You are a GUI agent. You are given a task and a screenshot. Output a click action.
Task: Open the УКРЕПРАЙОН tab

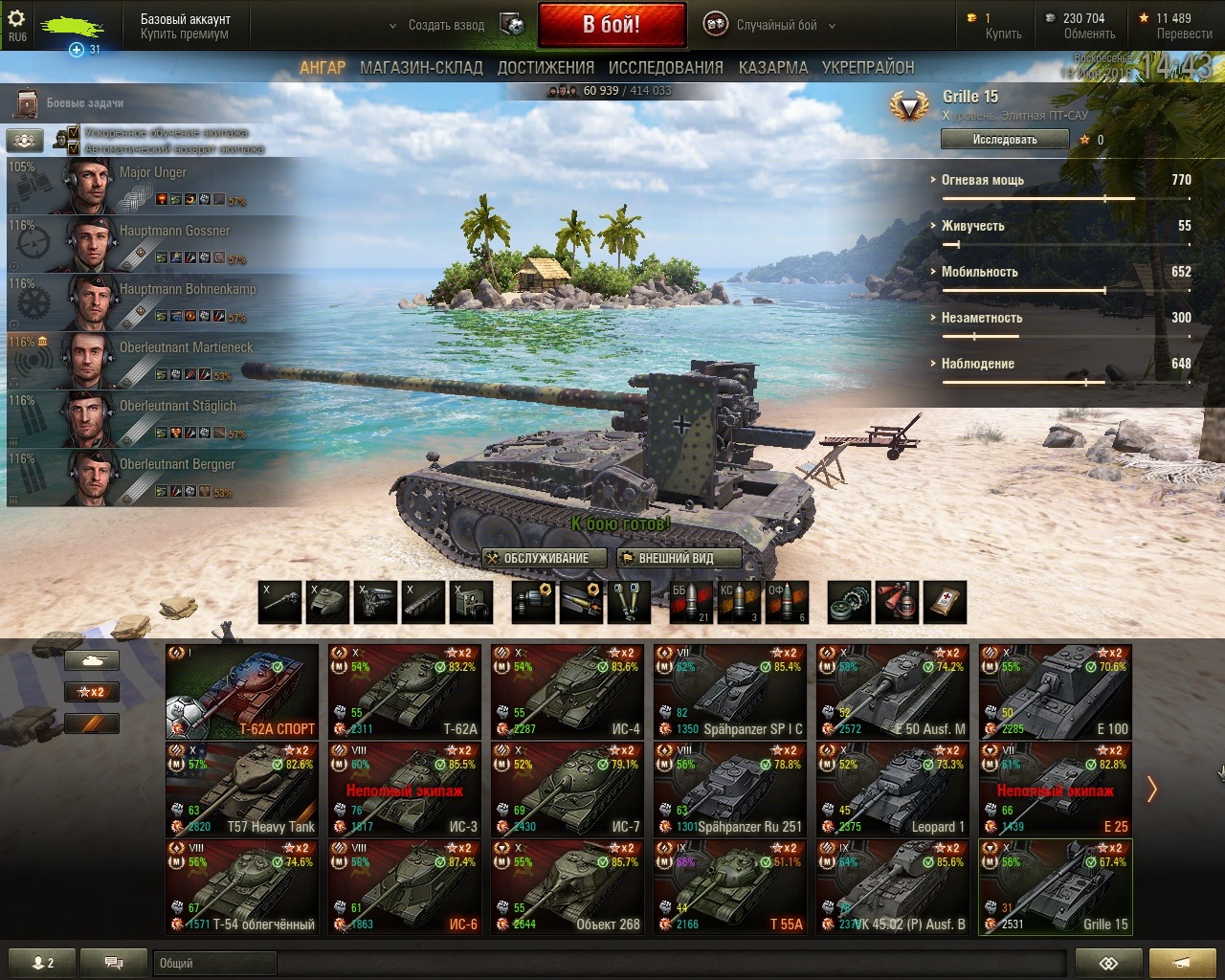pyautogui.click(x=868, y=67)
